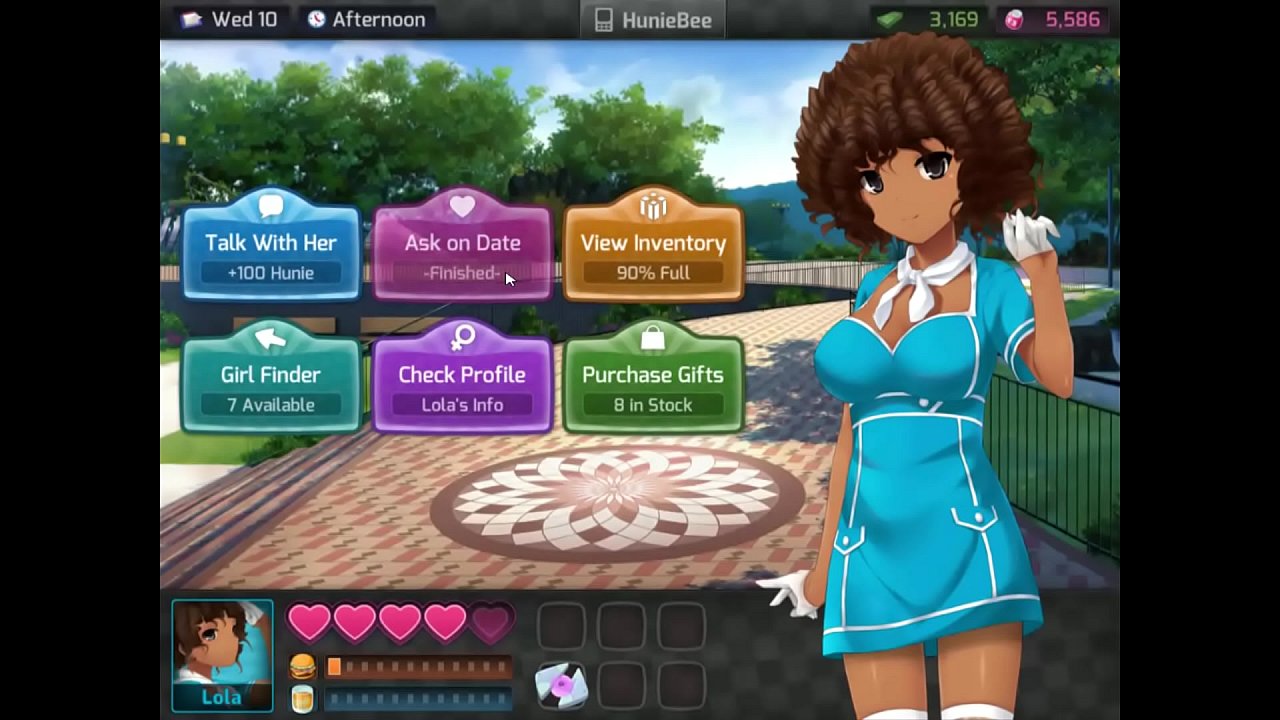Click the calendar icon beside Wed 10
Image resolution: width=1280 pixels, height=720 pixels.
(192, 19)
